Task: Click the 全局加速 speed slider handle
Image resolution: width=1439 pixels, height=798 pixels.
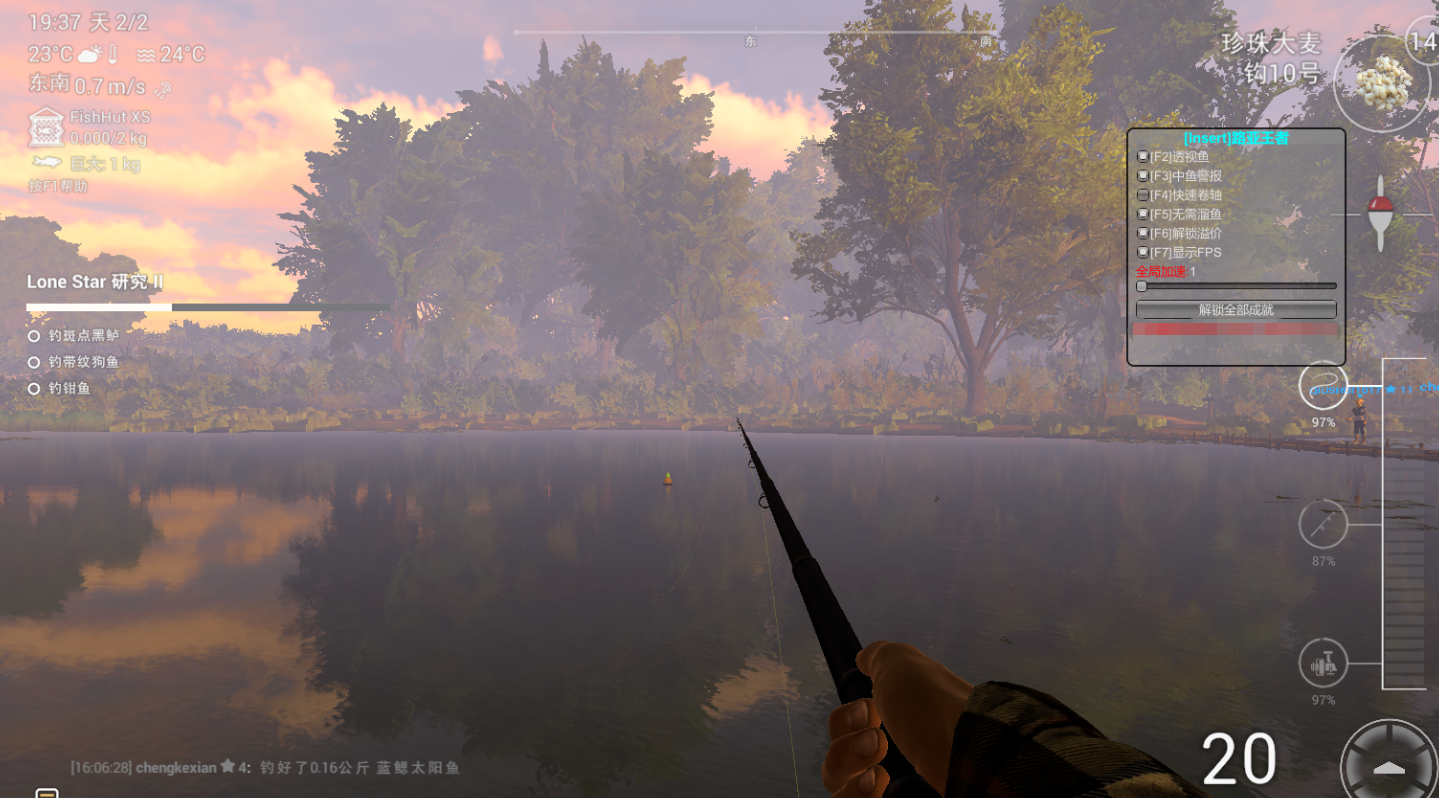Action: point(1142,286)
